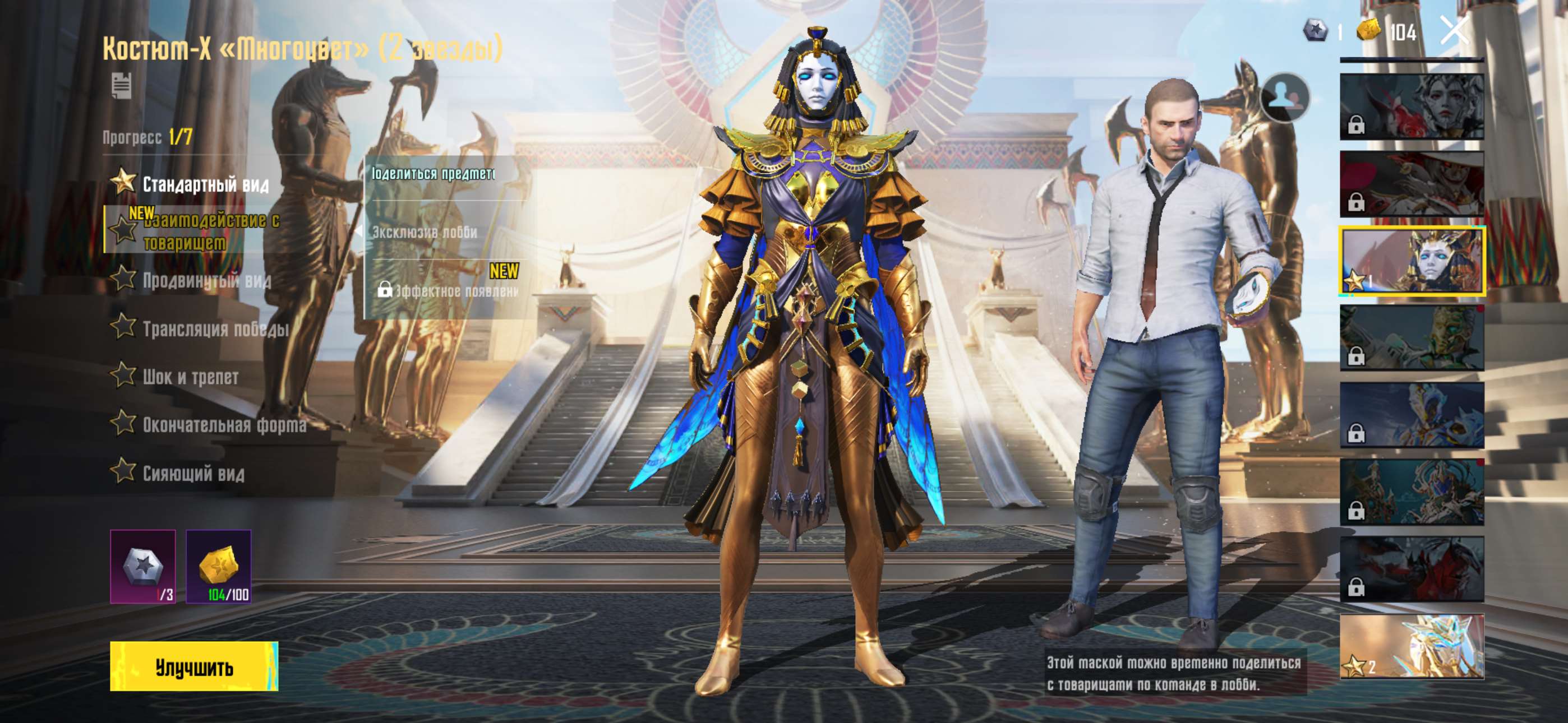Viewport: 1568px width, 723px height.
Task: Choose the Сияющий вид stage
Action: point(193,473)
